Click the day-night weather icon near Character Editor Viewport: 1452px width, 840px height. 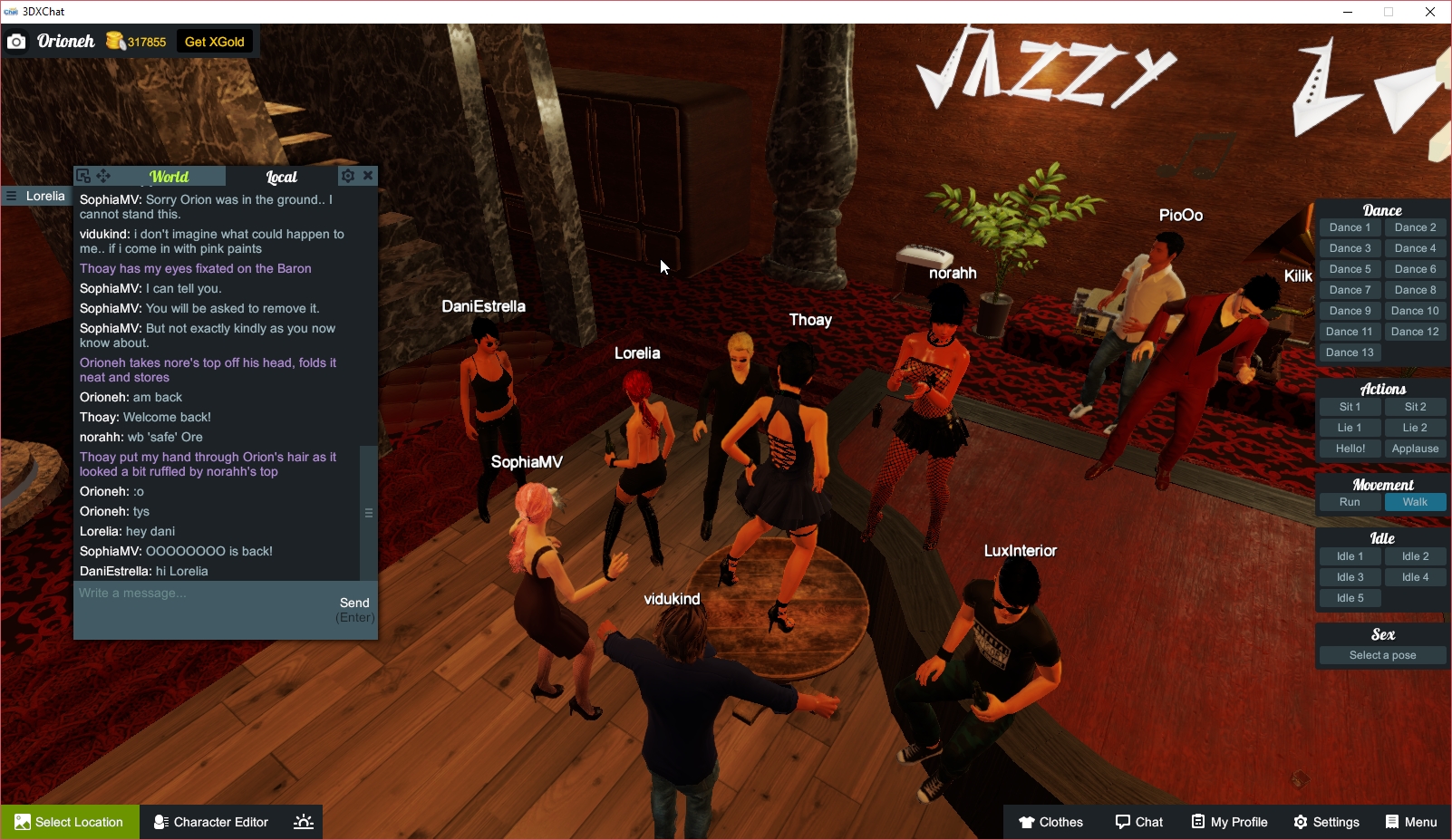click(x=302, y=822)
